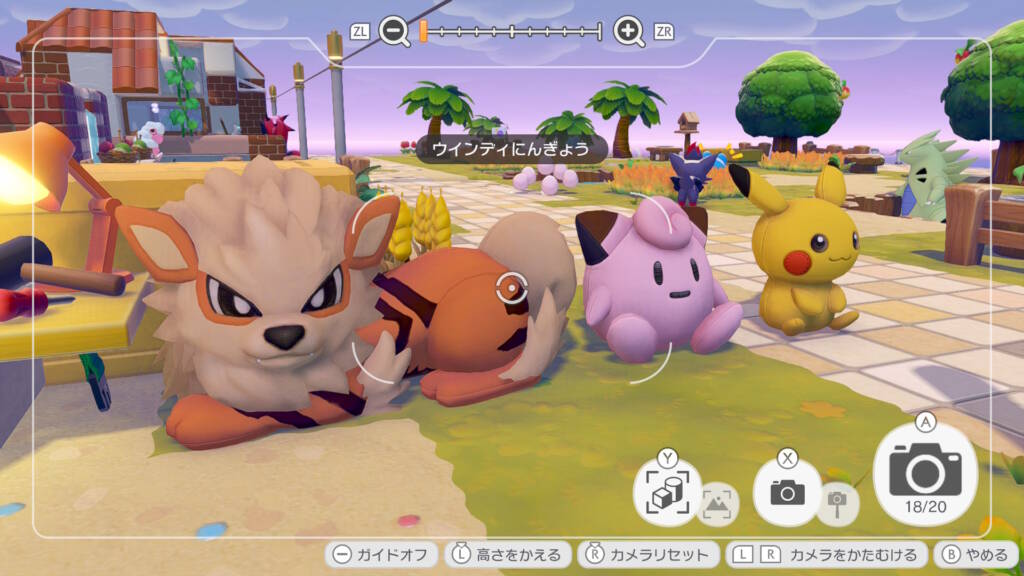Select the object focus cubes icon
Screen dimensions: 1024x576
[666, 492]
